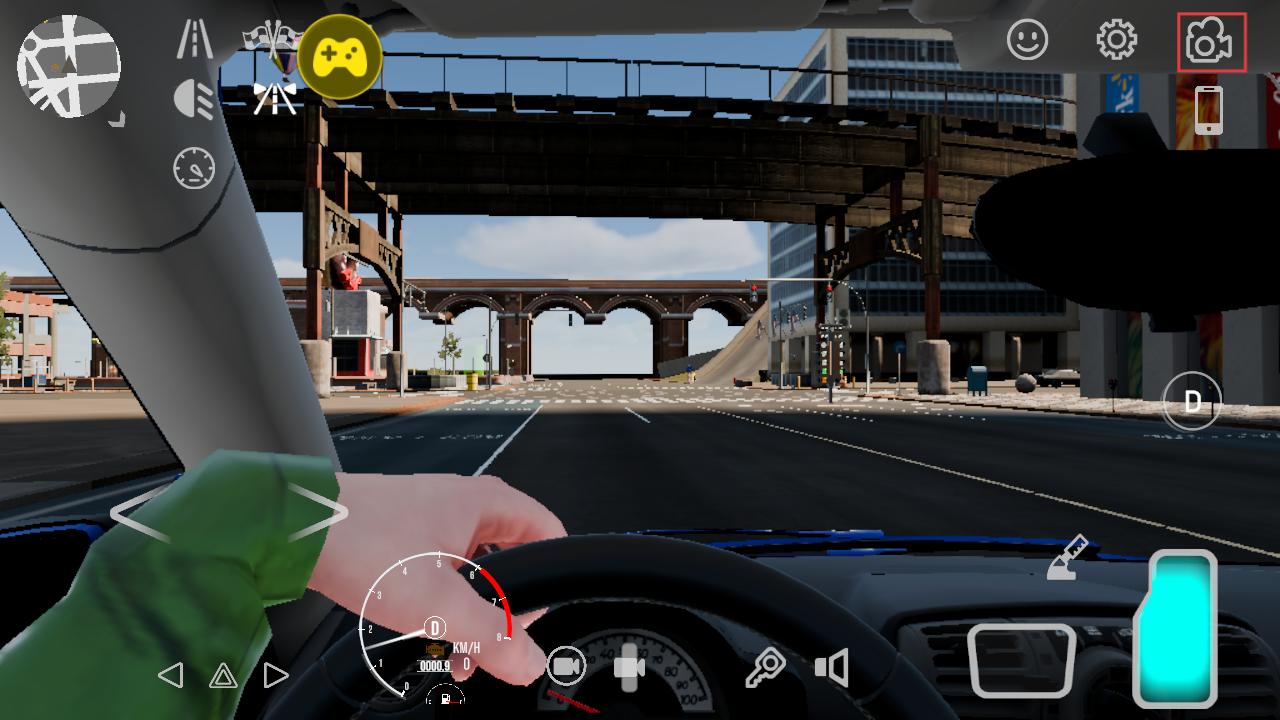Tap the brake pedal

(1021, 660)
